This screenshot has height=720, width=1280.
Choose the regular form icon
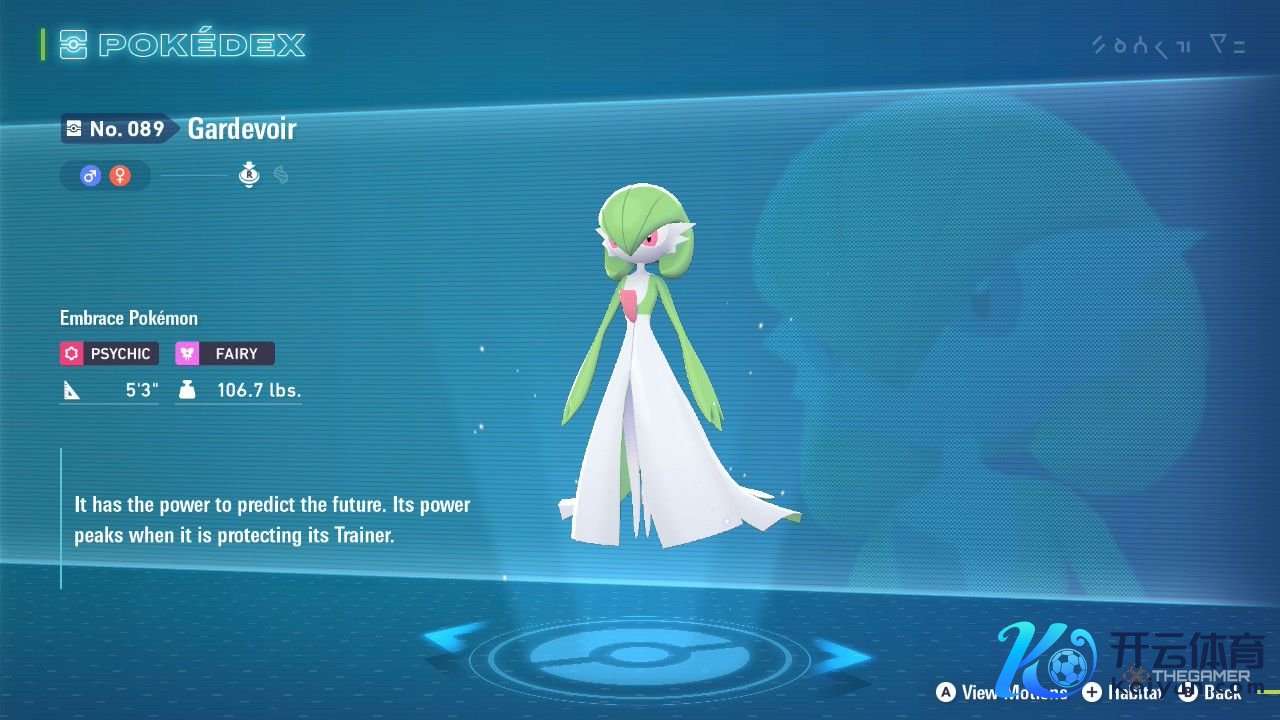click(249, 176)
